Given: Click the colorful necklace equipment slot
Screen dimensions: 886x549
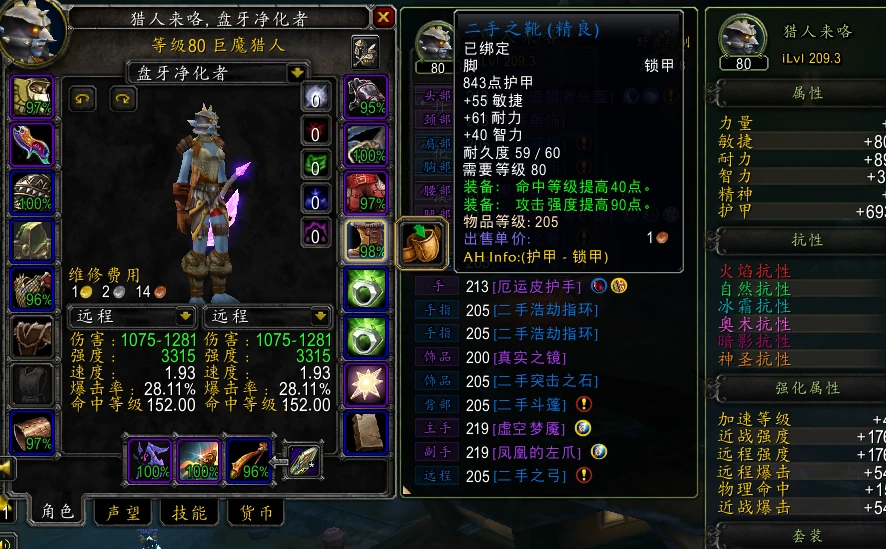Looking at the screenshot, I should [x=32, y=144].
